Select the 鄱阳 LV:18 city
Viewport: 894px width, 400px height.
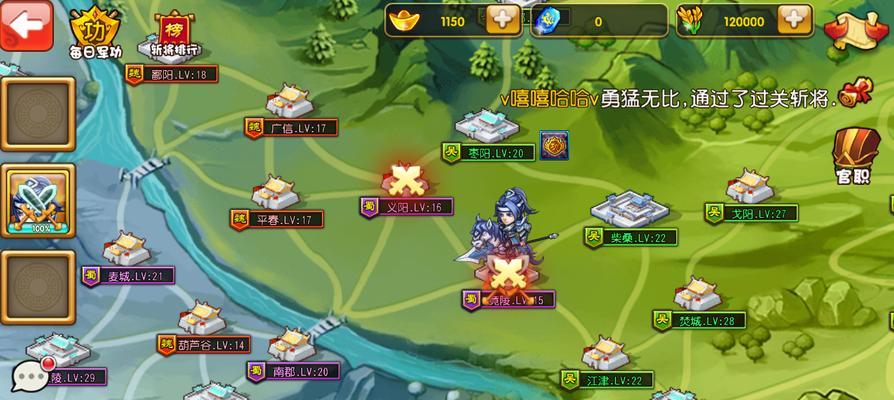click(x=171, y=73)
